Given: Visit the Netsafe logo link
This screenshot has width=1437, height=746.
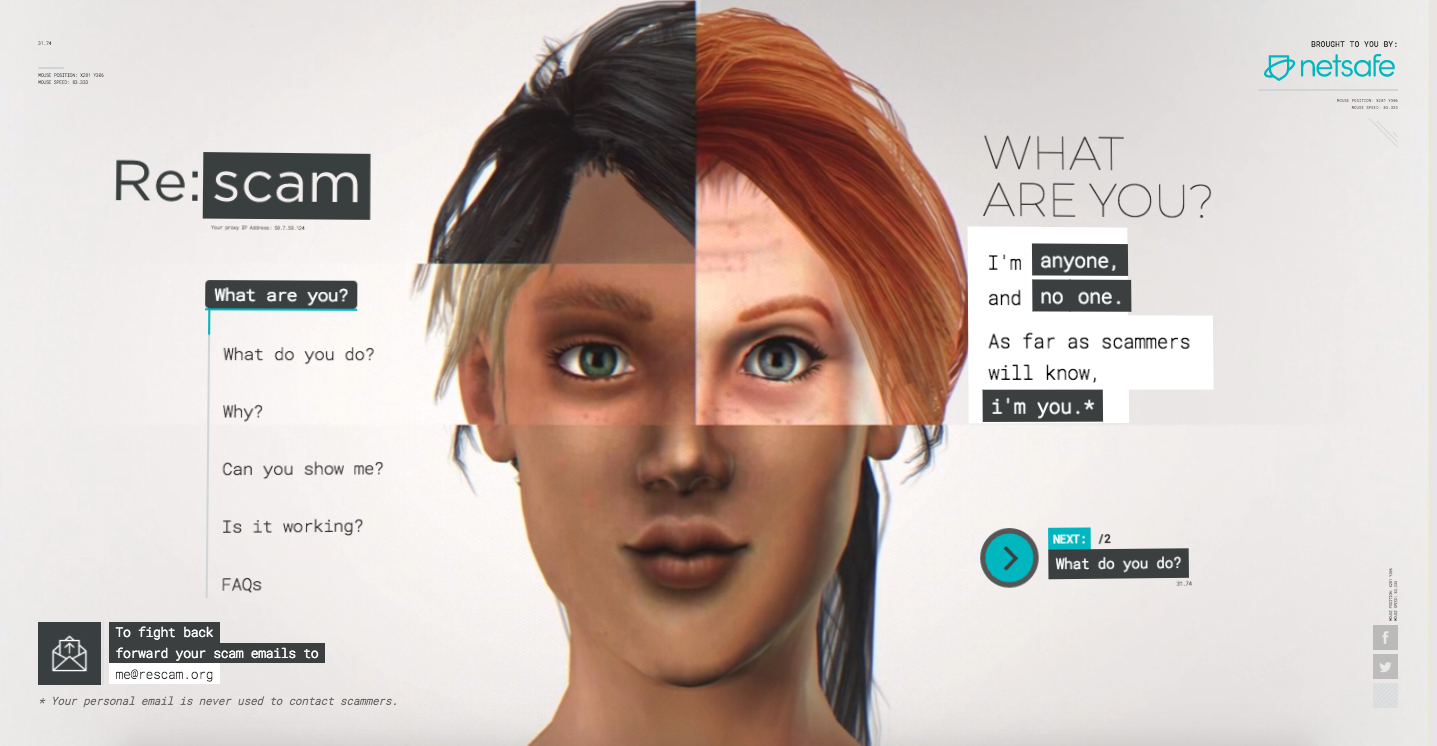Looking at the screenshot, I should pyautogui.click(x=1329, y=67).
